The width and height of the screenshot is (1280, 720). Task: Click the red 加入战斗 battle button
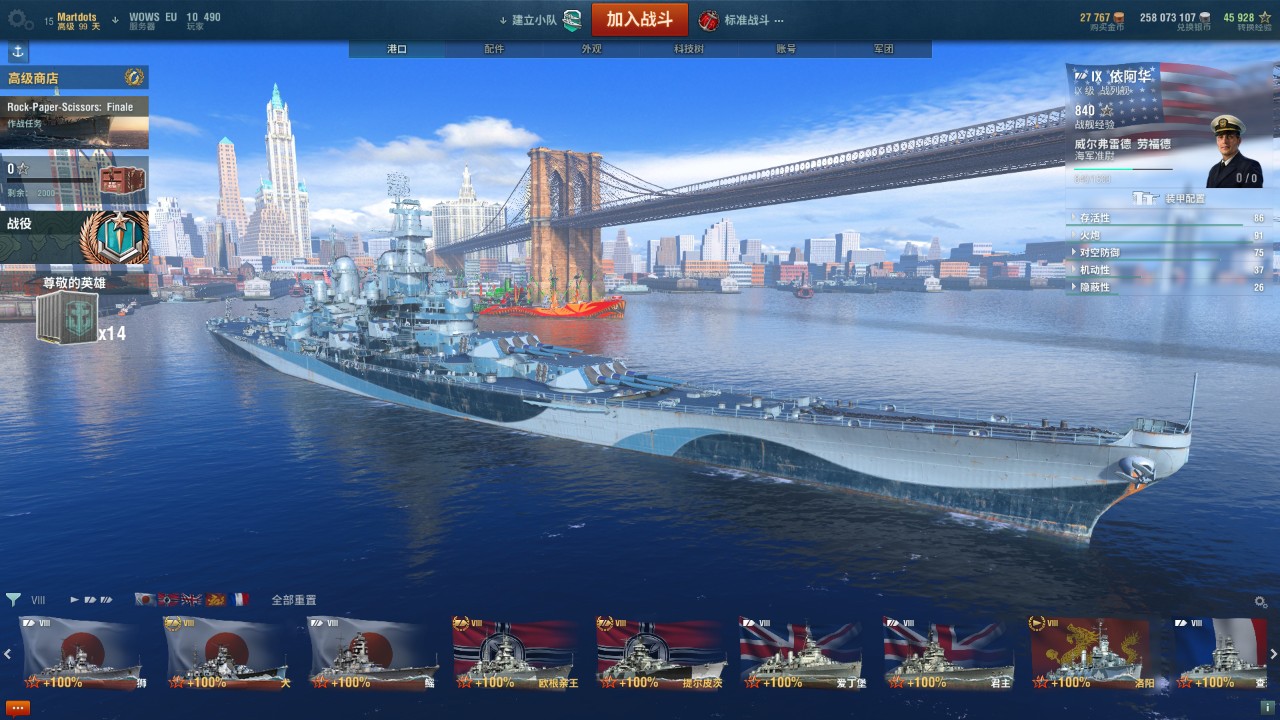(639, 19)
